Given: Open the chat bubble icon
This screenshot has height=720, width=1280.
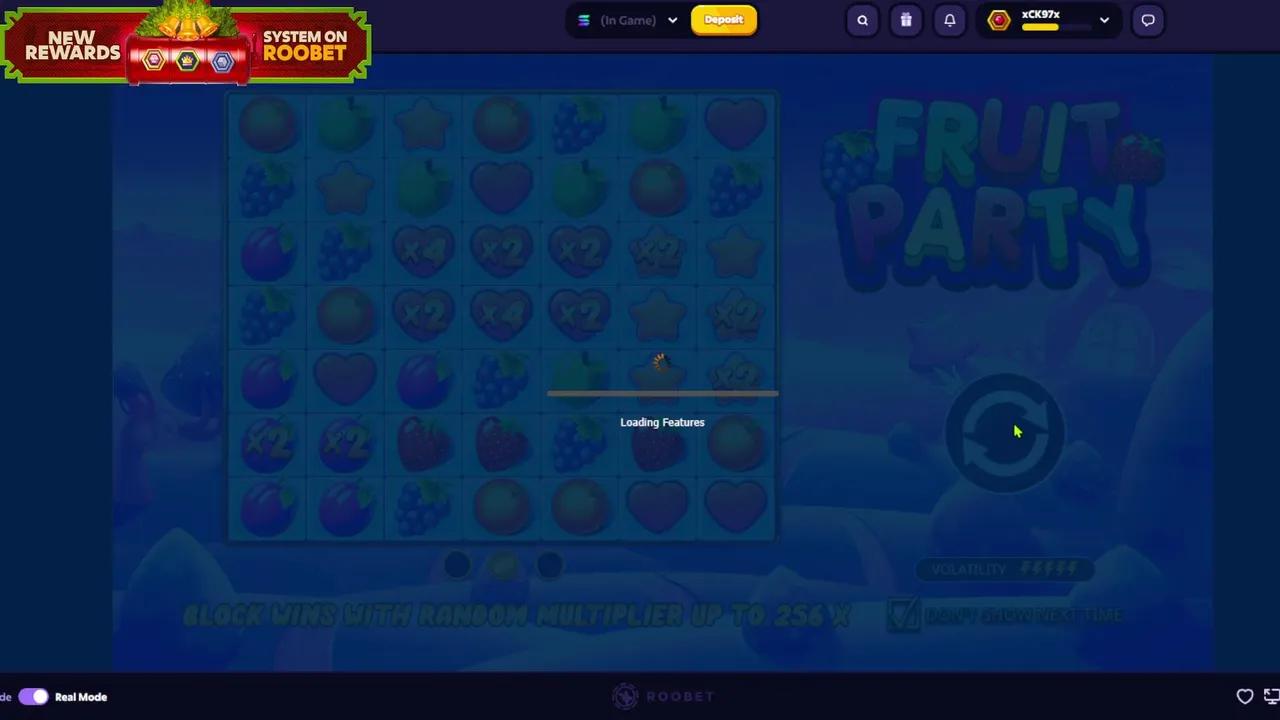Looking at the screenshot, I should (1147, 20).
